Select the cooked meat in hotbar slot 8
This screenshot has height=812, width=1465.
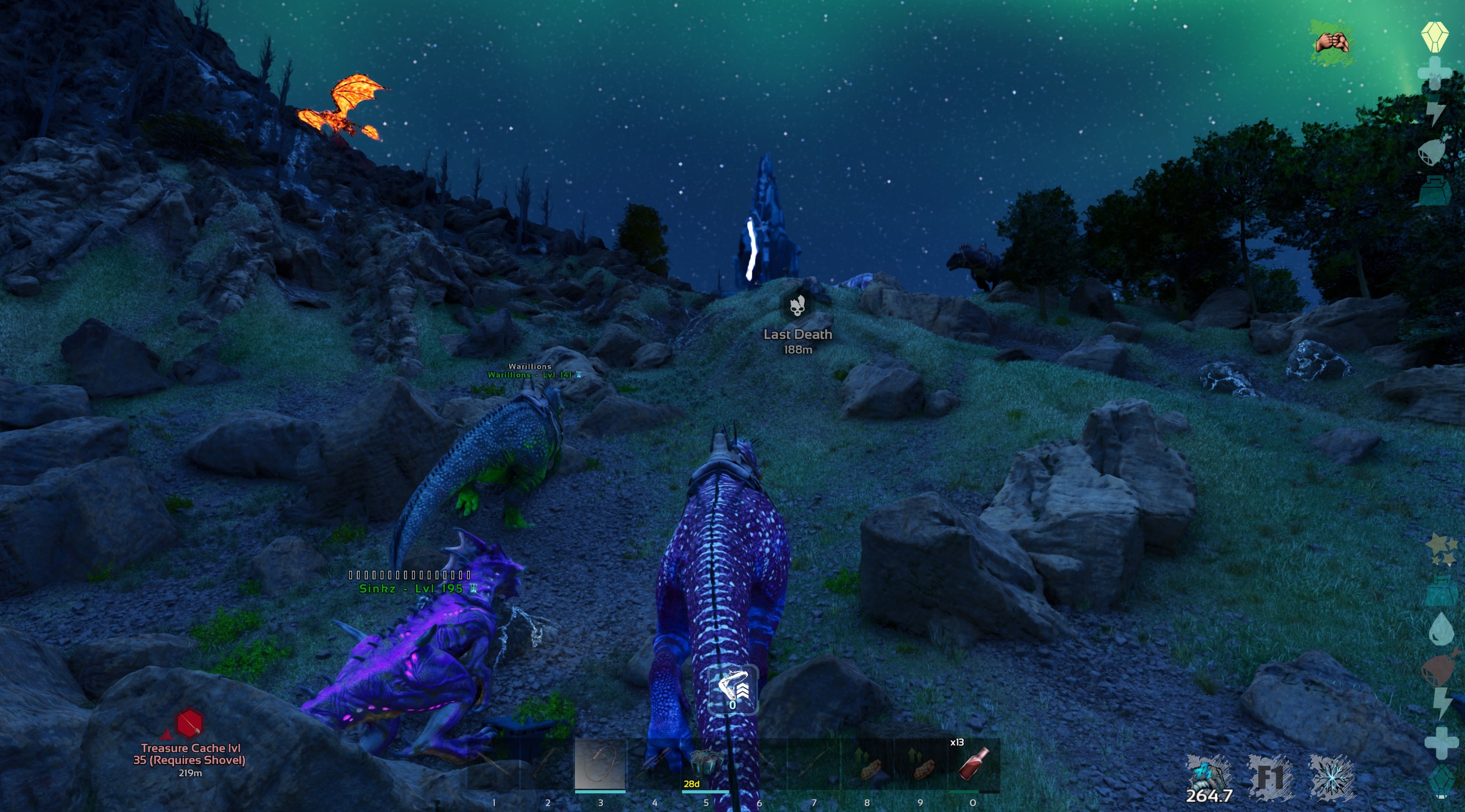(867, 764)
